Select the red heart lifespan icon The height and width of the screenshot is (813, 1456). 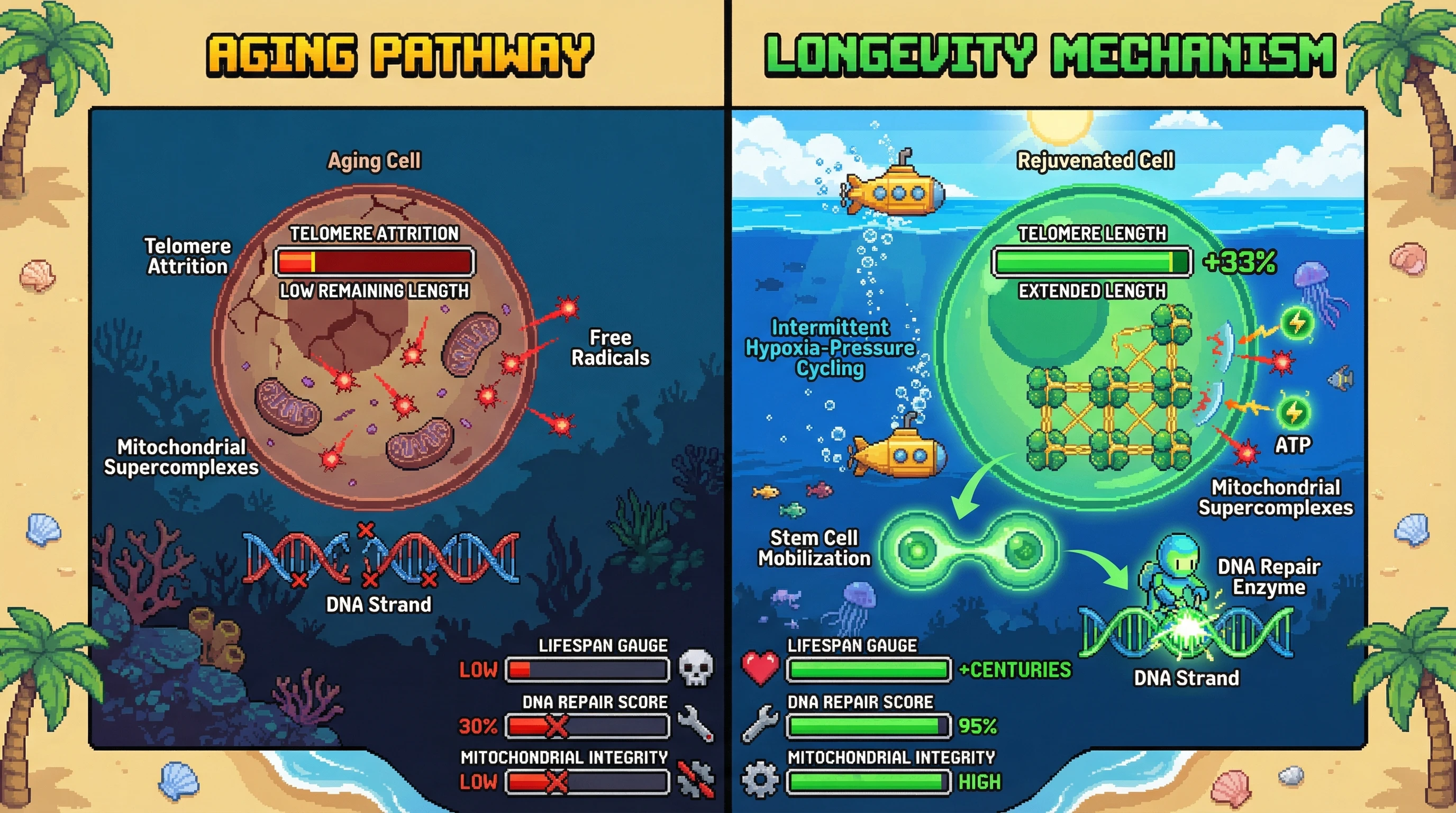point(760,669)
